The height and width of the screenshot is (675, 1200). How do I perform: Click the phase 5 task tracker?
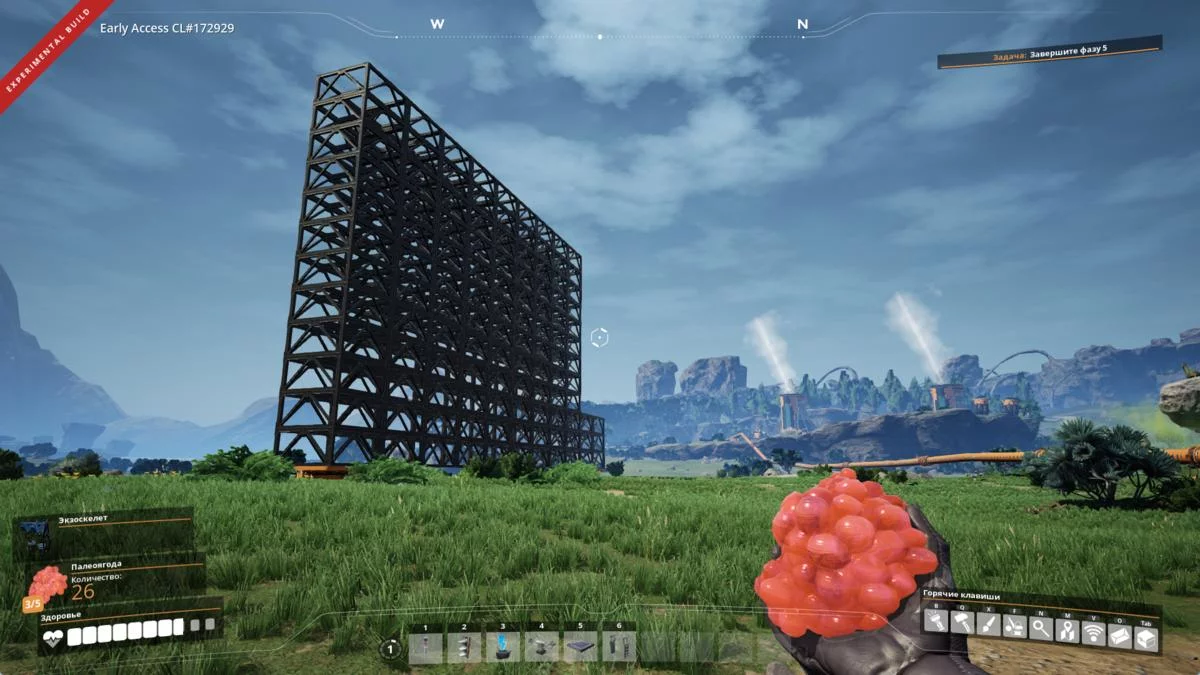click(1049, 52)
